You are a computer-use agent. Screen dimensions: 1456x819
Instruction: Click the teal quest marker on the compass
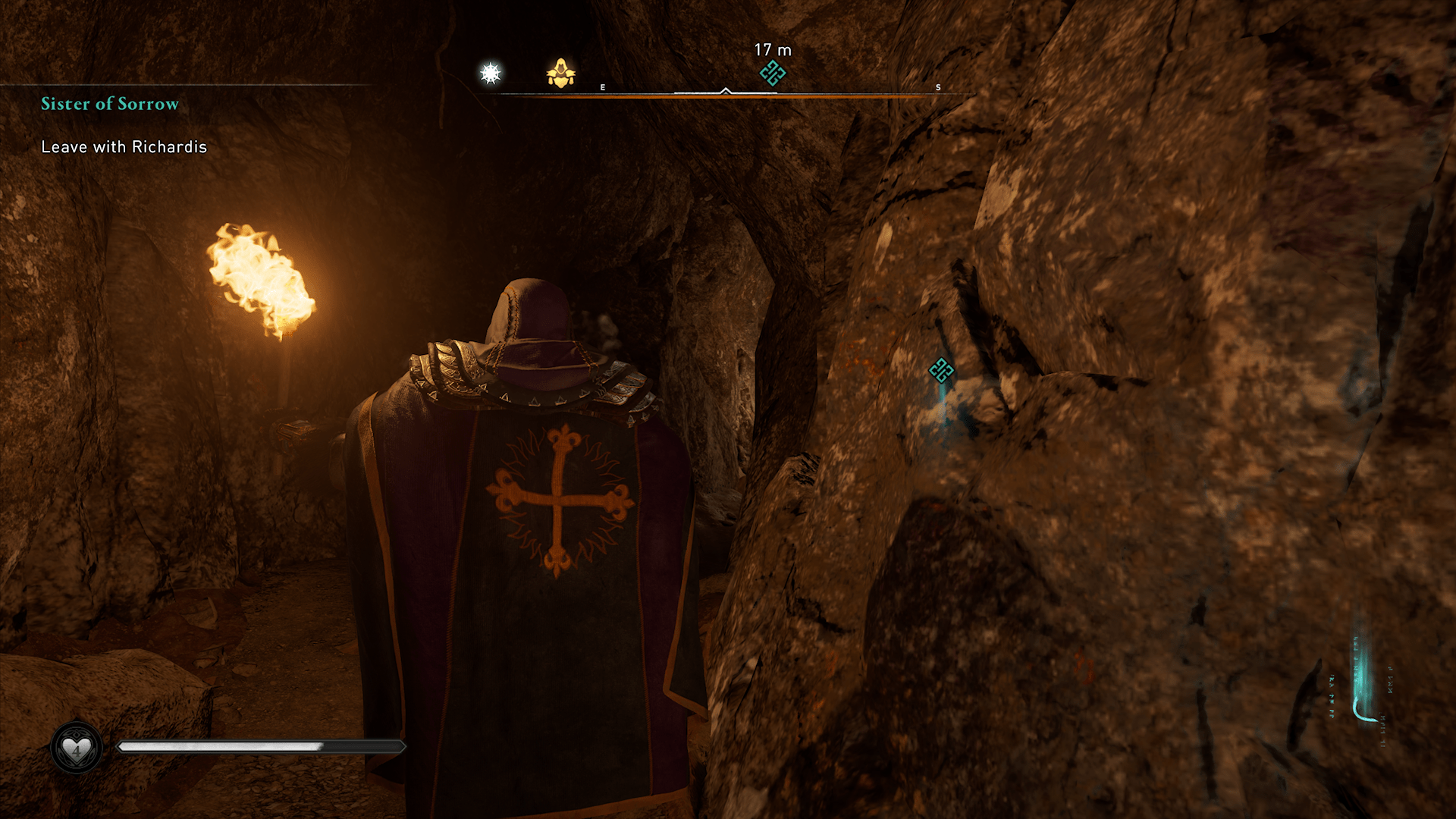(772, 74)
